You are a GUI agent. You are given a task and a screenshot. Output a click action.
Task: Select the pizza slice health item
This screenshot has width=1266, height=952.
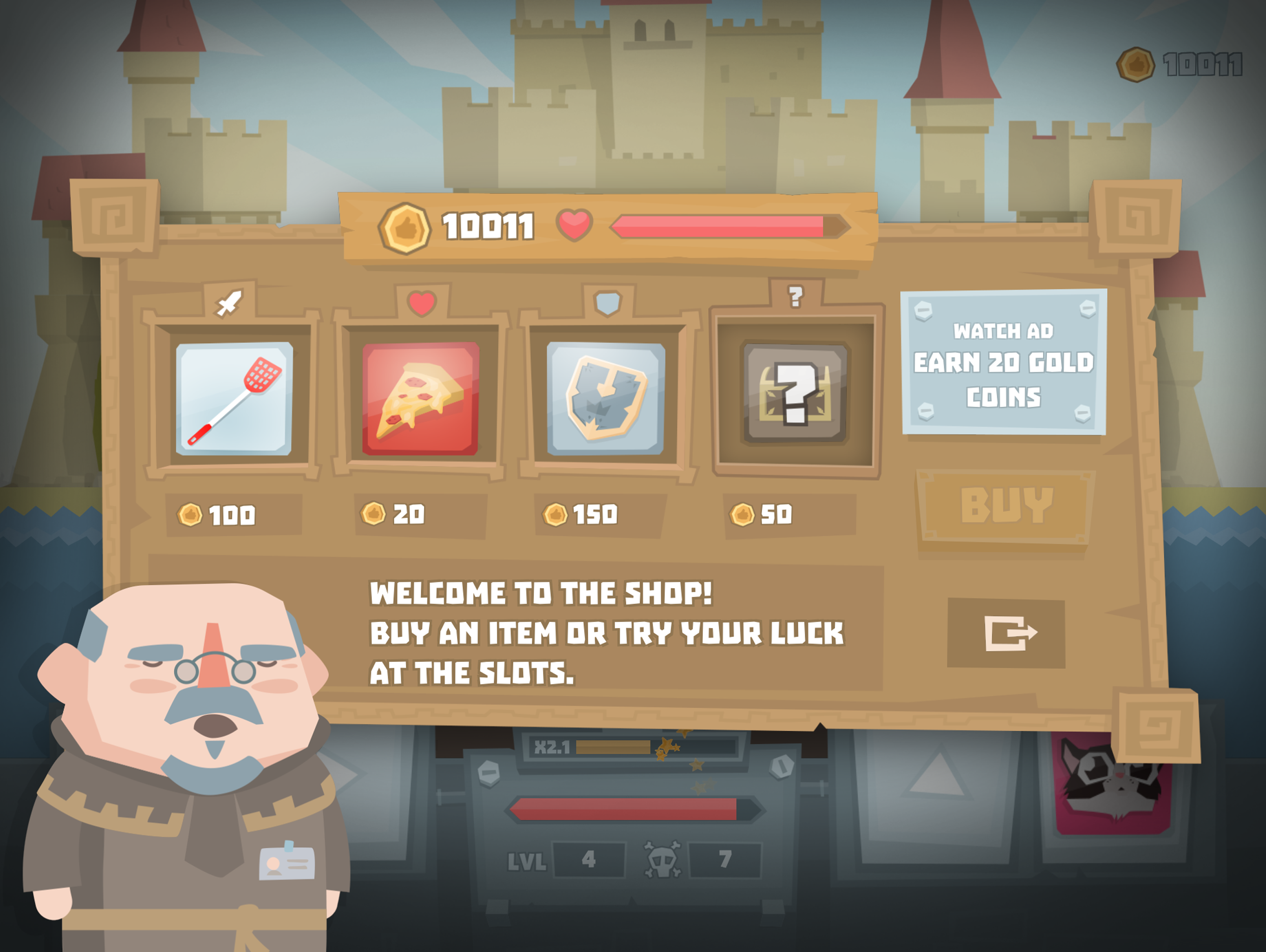pyautogui.click(x=422, y=397)
